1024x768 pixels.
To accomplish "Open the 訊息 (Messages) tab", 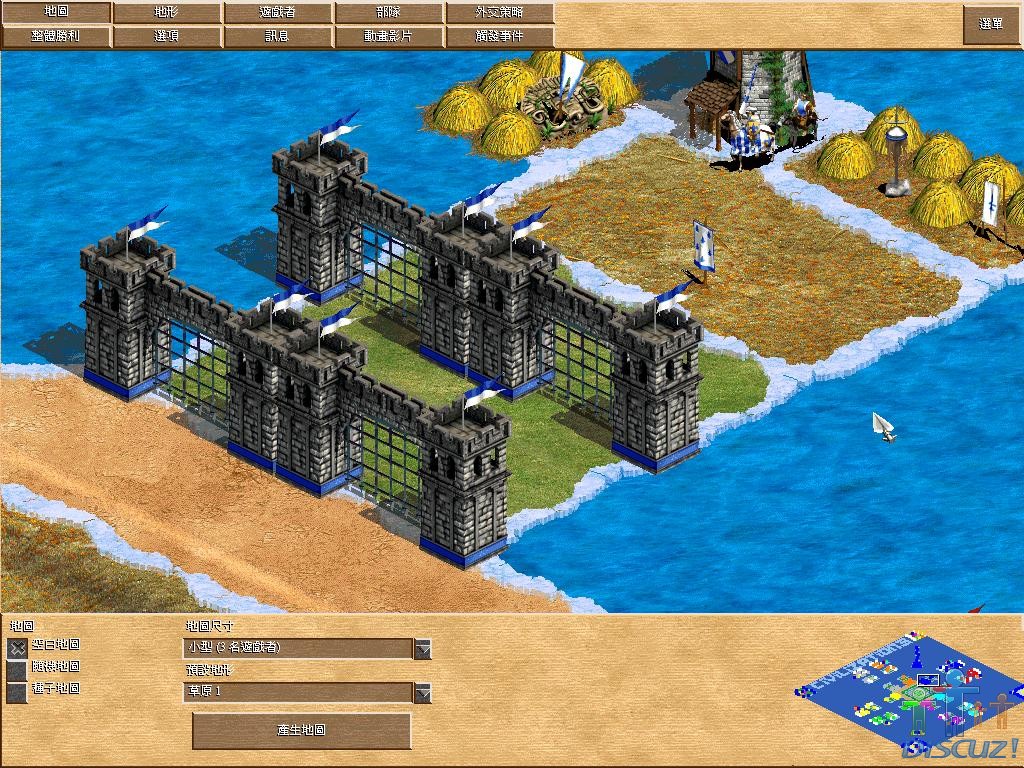I will pyautogui.click(x=278, y=36).
